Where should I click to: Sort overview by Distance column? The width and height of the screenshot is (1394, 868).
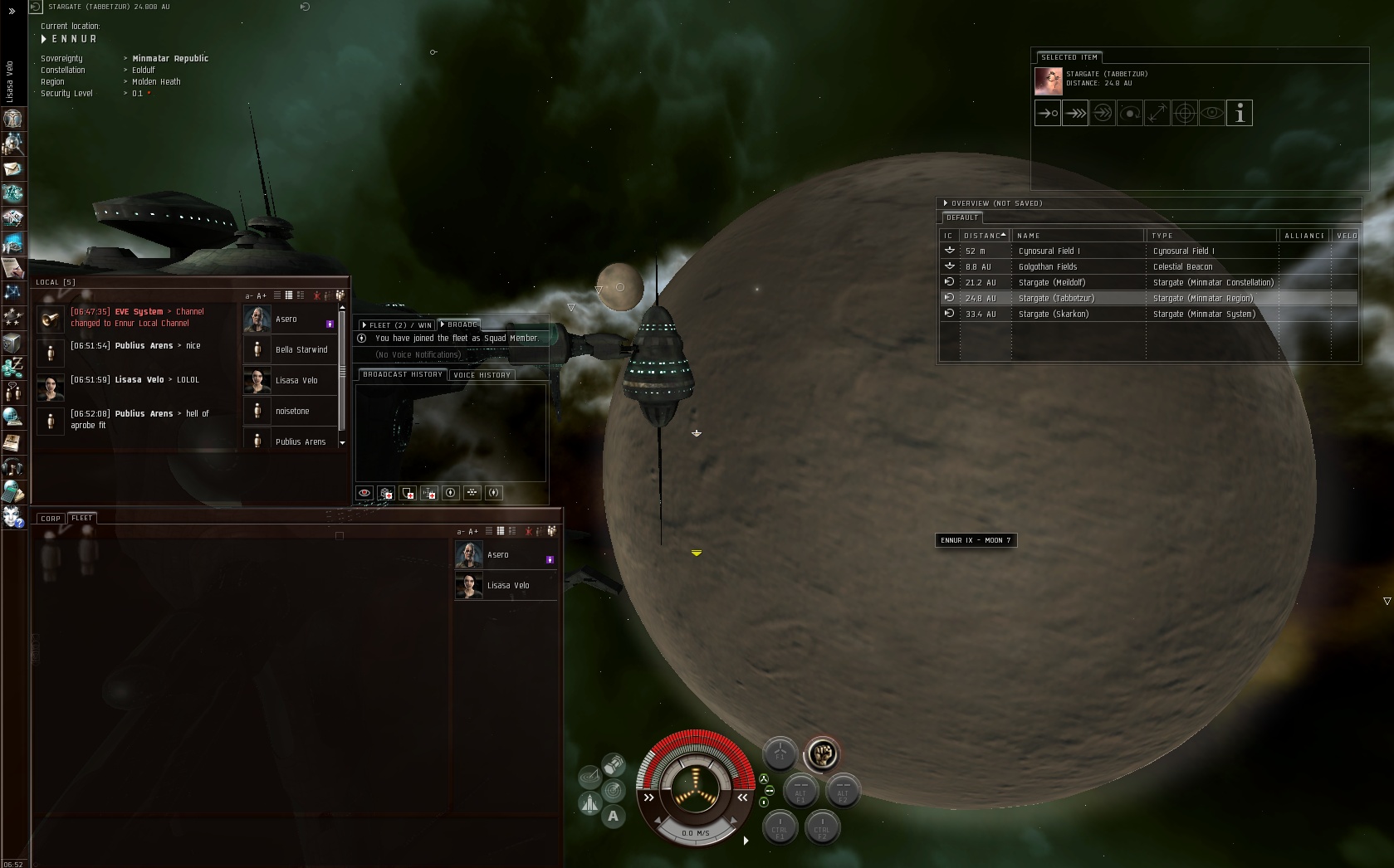click(x=984, y=236)
